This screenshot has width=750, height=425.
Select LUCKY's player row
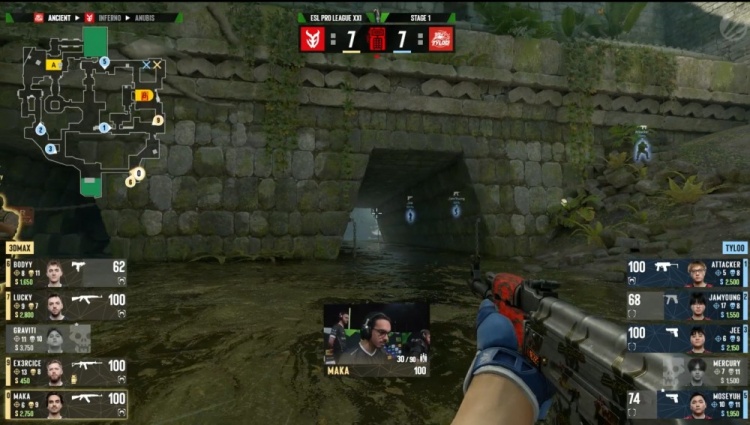pyautogui.click(x=66, y=306)
